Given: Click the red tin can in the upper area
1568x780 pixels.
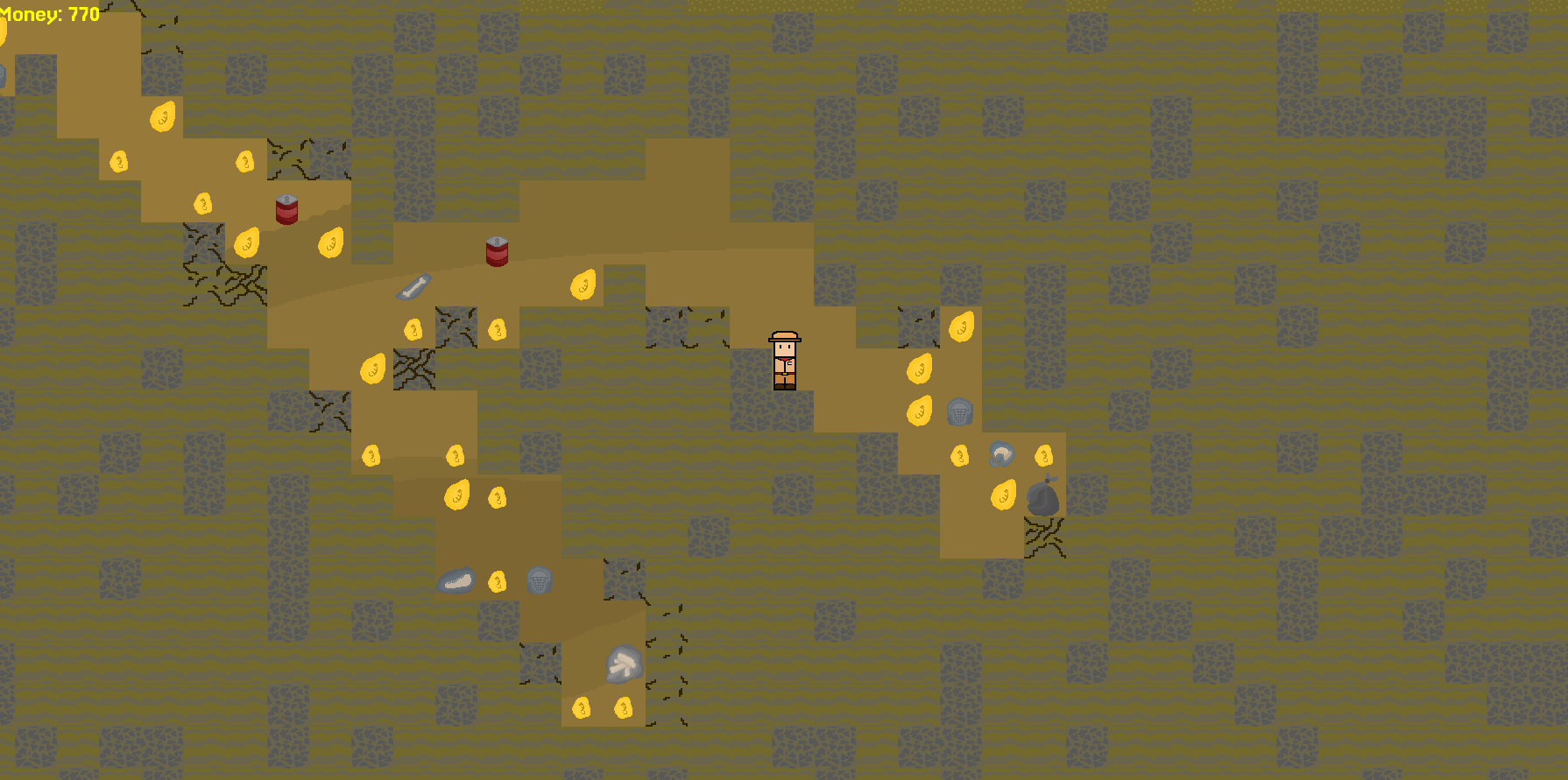Looking at the screenshot, I should point(286,210).
